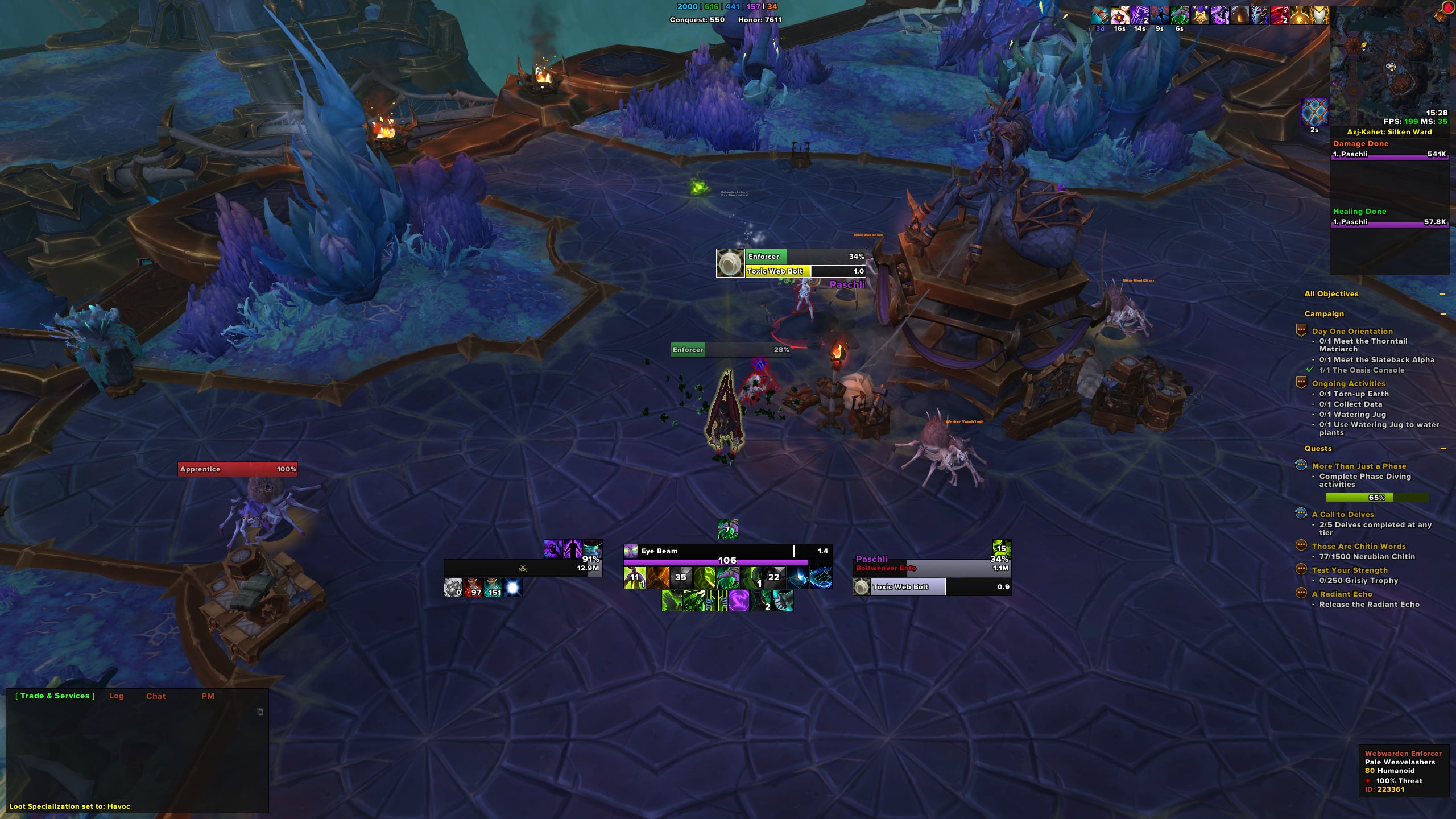Viewport: 1456px width, 819px height.
Task: Use the red health potion showing 97
Action: [x=473, y=588]
